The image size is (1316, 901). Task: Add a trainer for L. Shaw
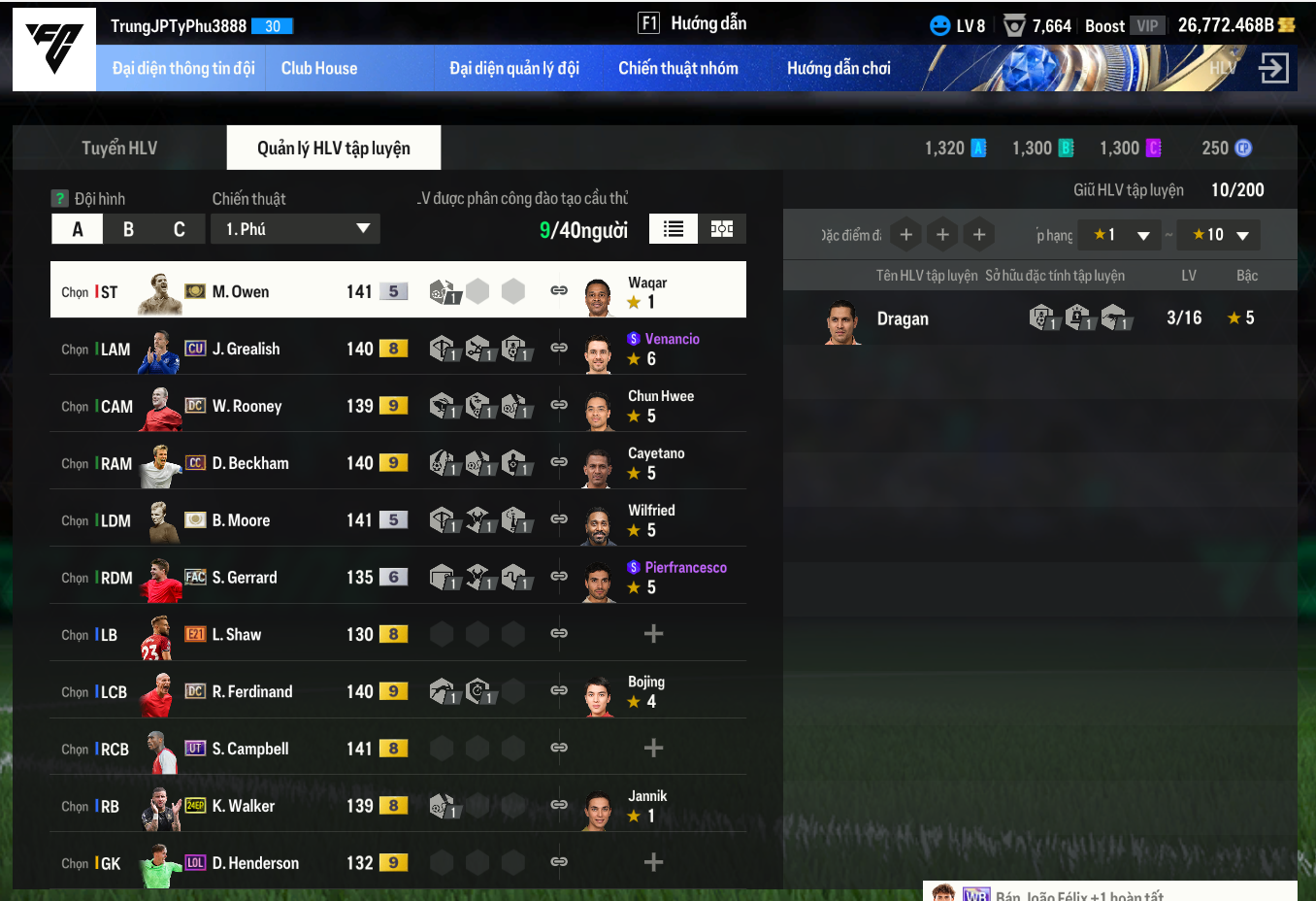click(653, 634)
